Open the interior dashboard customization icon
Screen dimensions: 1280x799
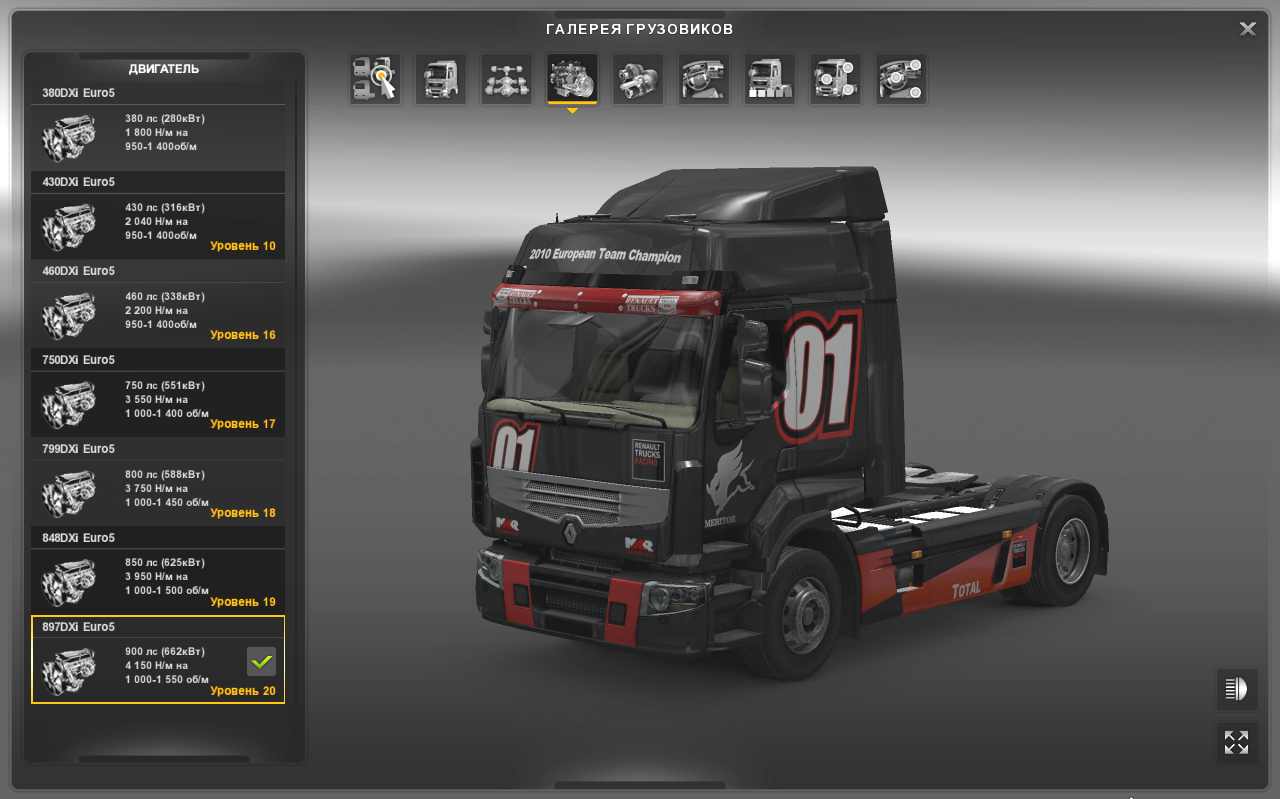pos(703,78)
